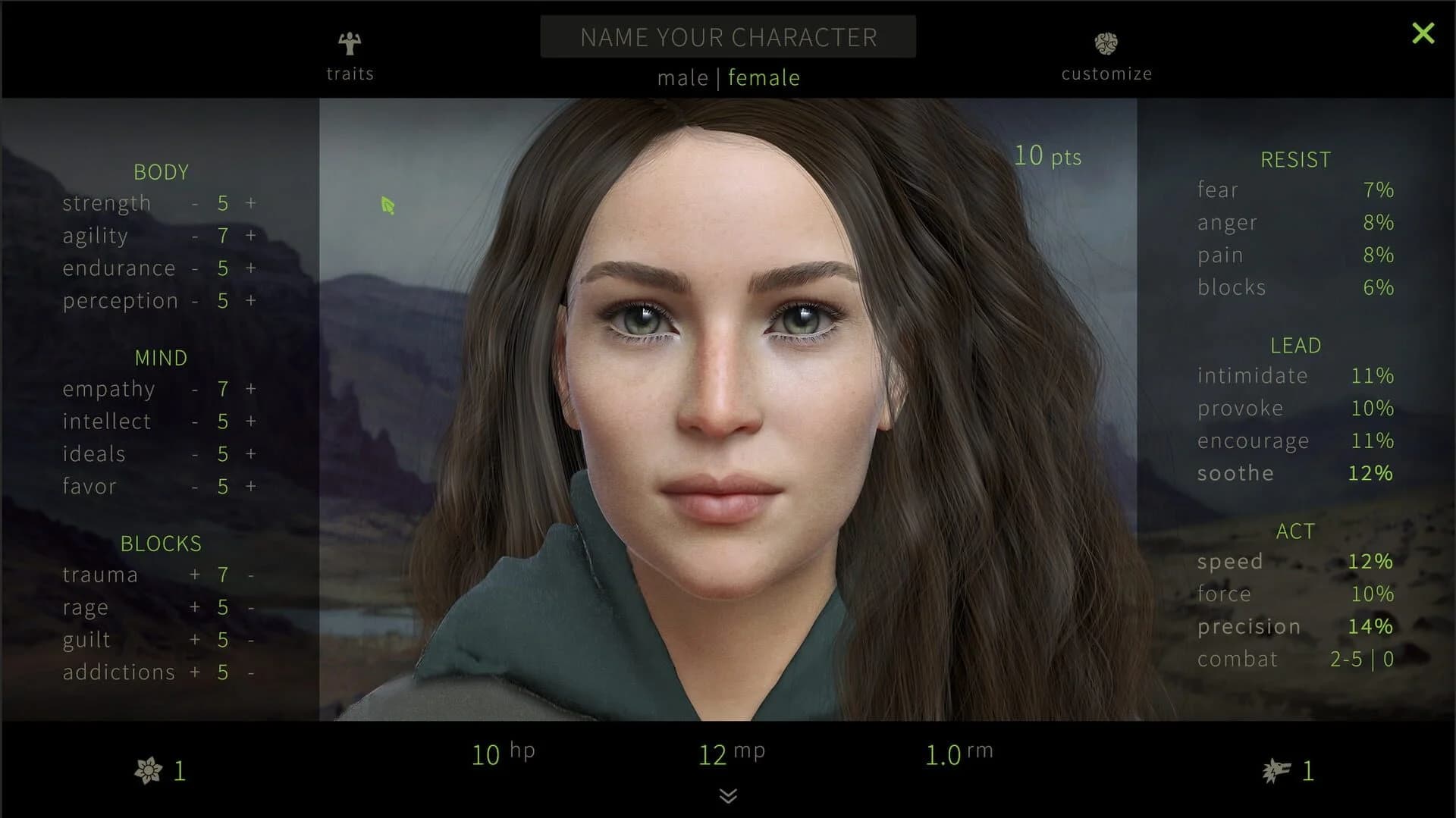This screenshot has height=818, width=1456.
Task: Click the brain icon above customize
Action: click(1106, 43)
